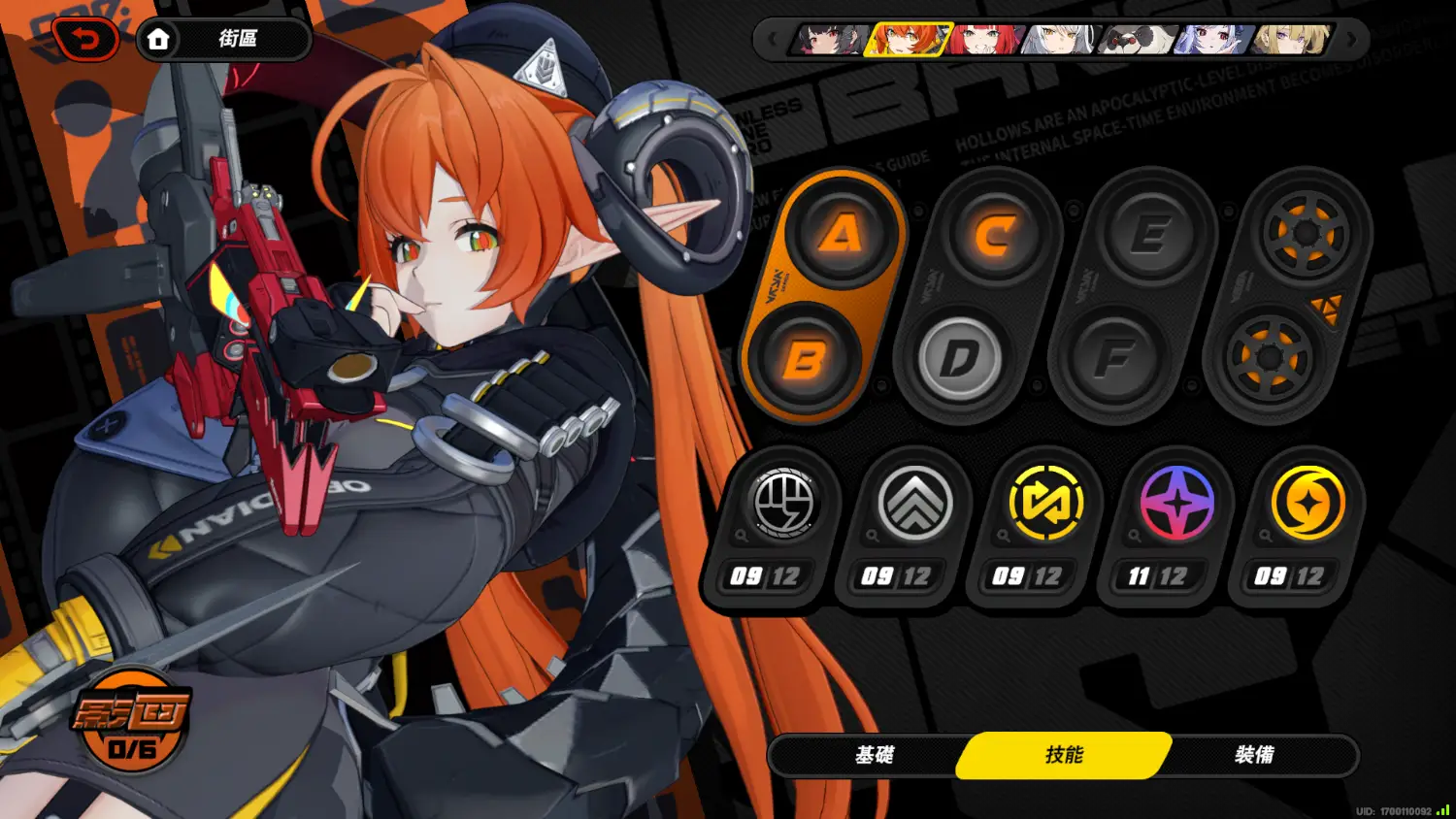
Task: Open the yellow assist skill icon
Action: tap(1045, 505)
